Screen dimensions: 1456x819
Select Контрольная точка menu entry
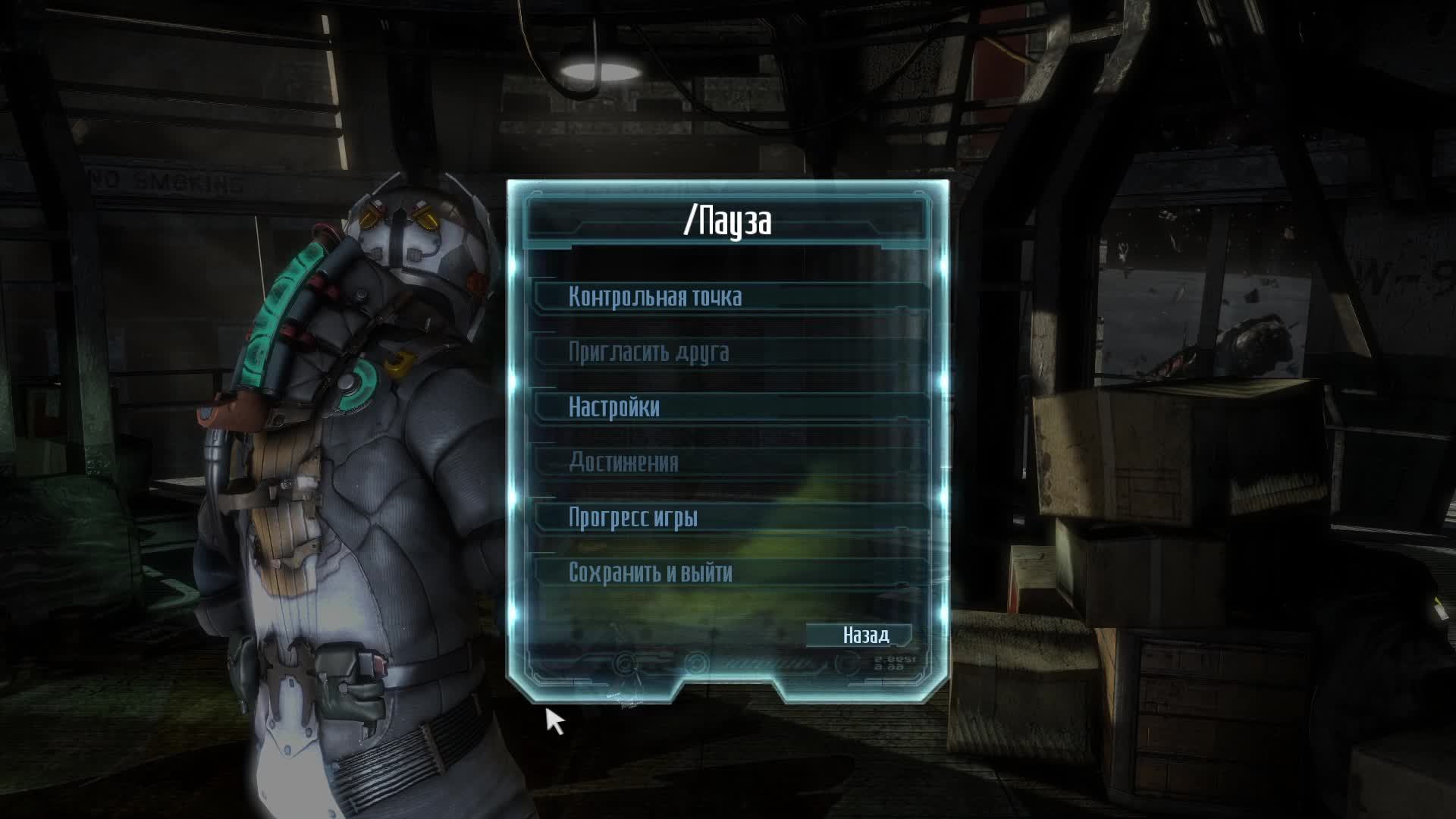[x=655, y=297]
